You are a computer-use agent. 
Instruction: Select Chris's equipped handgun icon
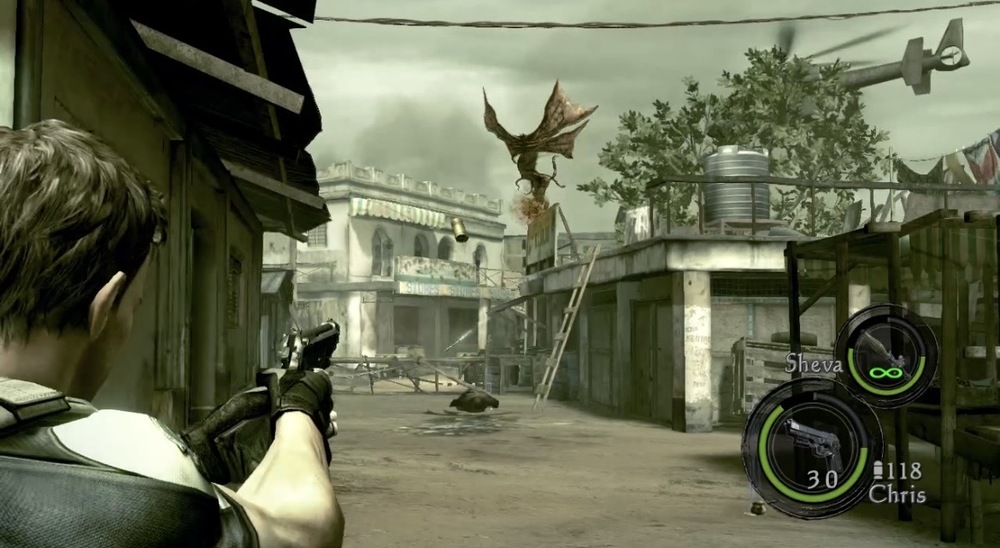point(811,442)
